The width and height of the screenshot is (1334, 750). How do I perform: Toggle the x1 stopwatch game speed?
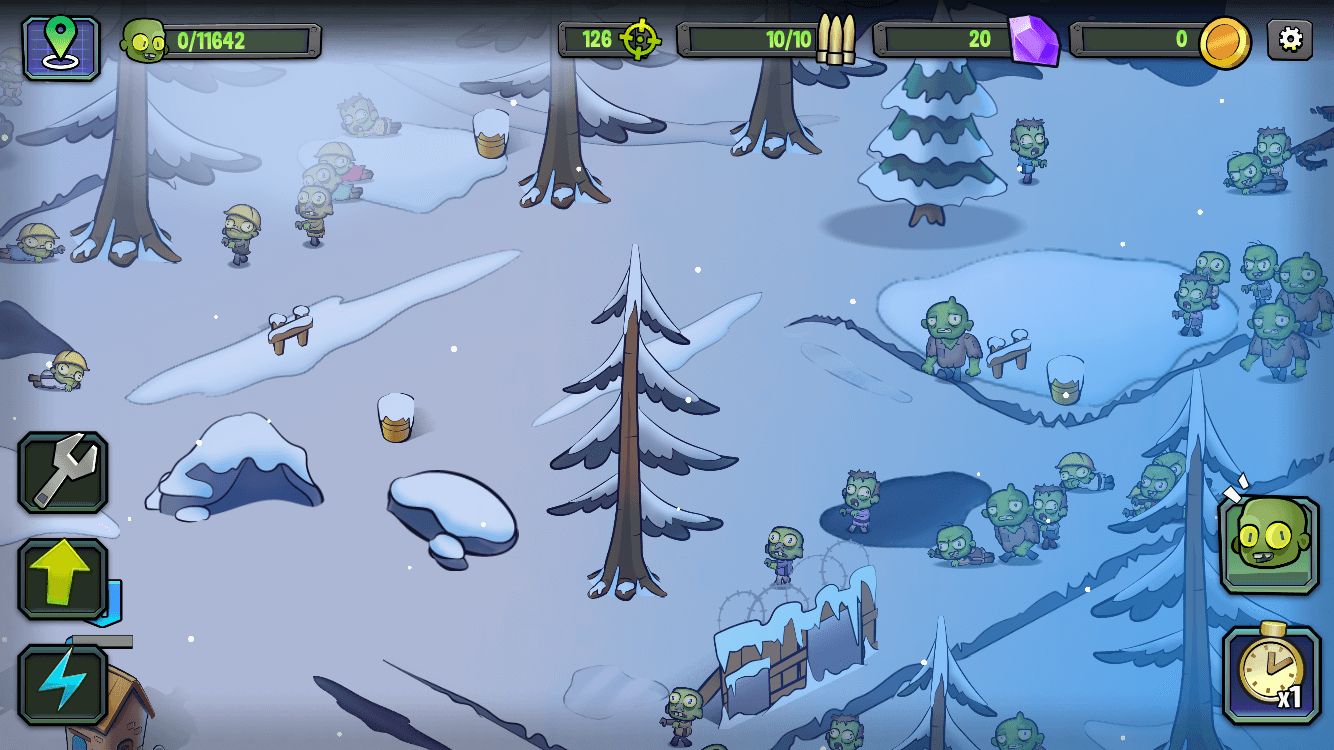point(1271,674)
